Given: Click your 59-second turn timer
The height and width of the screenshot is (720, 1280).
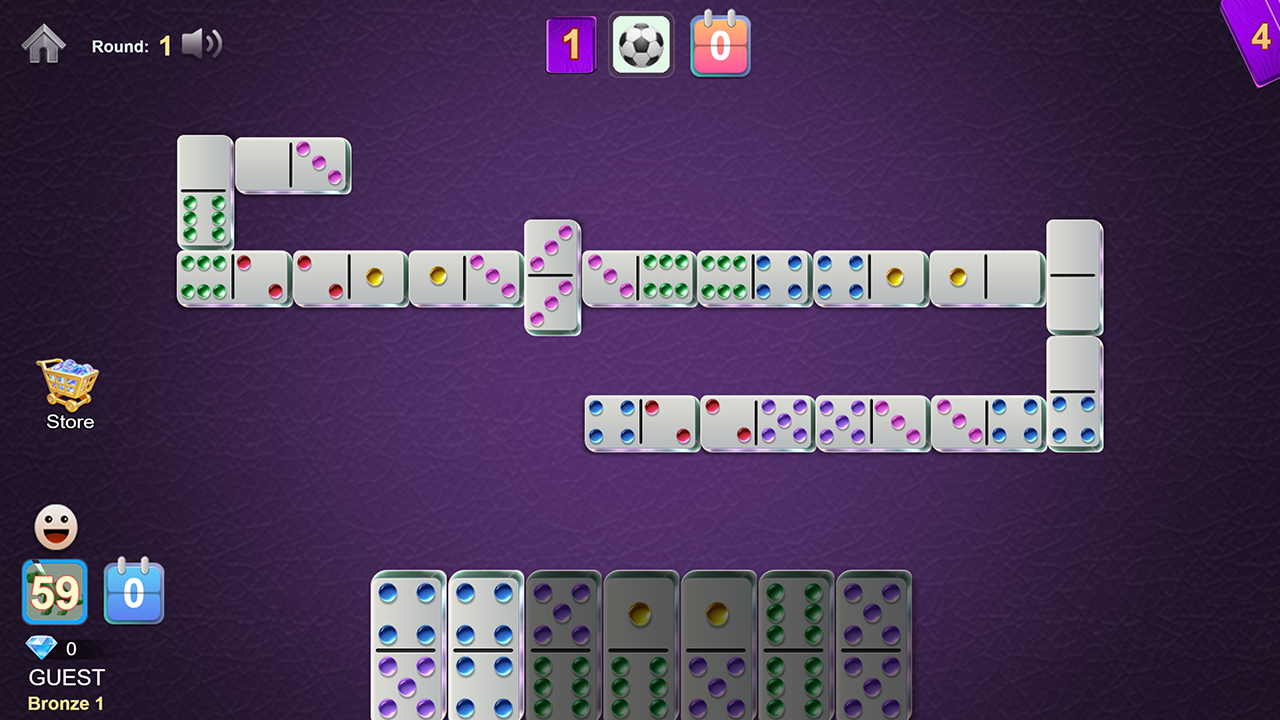Looking at the screenshot, I should point(55,592).
